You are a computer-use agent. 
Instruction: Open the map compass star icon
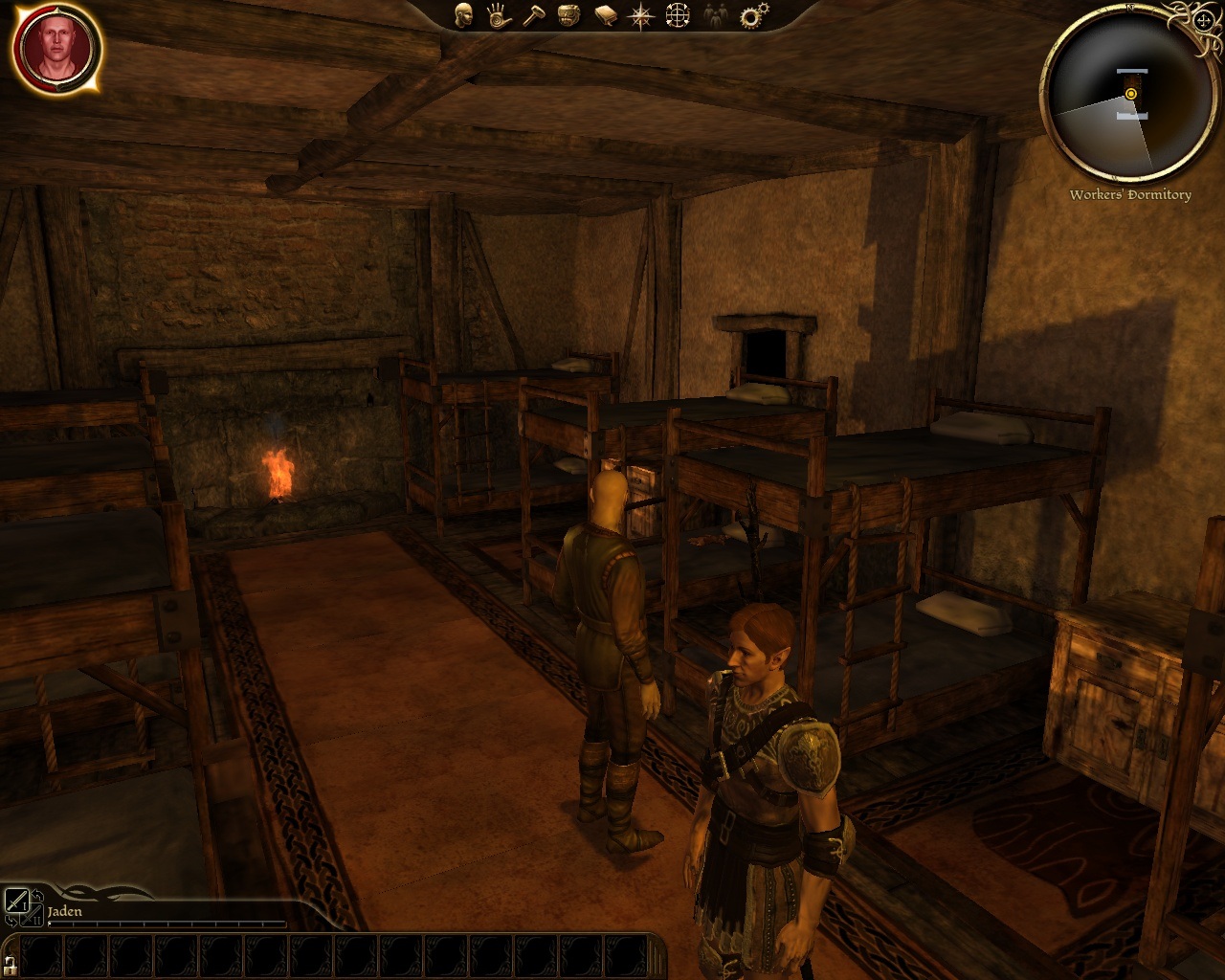(x=640, y=15)
